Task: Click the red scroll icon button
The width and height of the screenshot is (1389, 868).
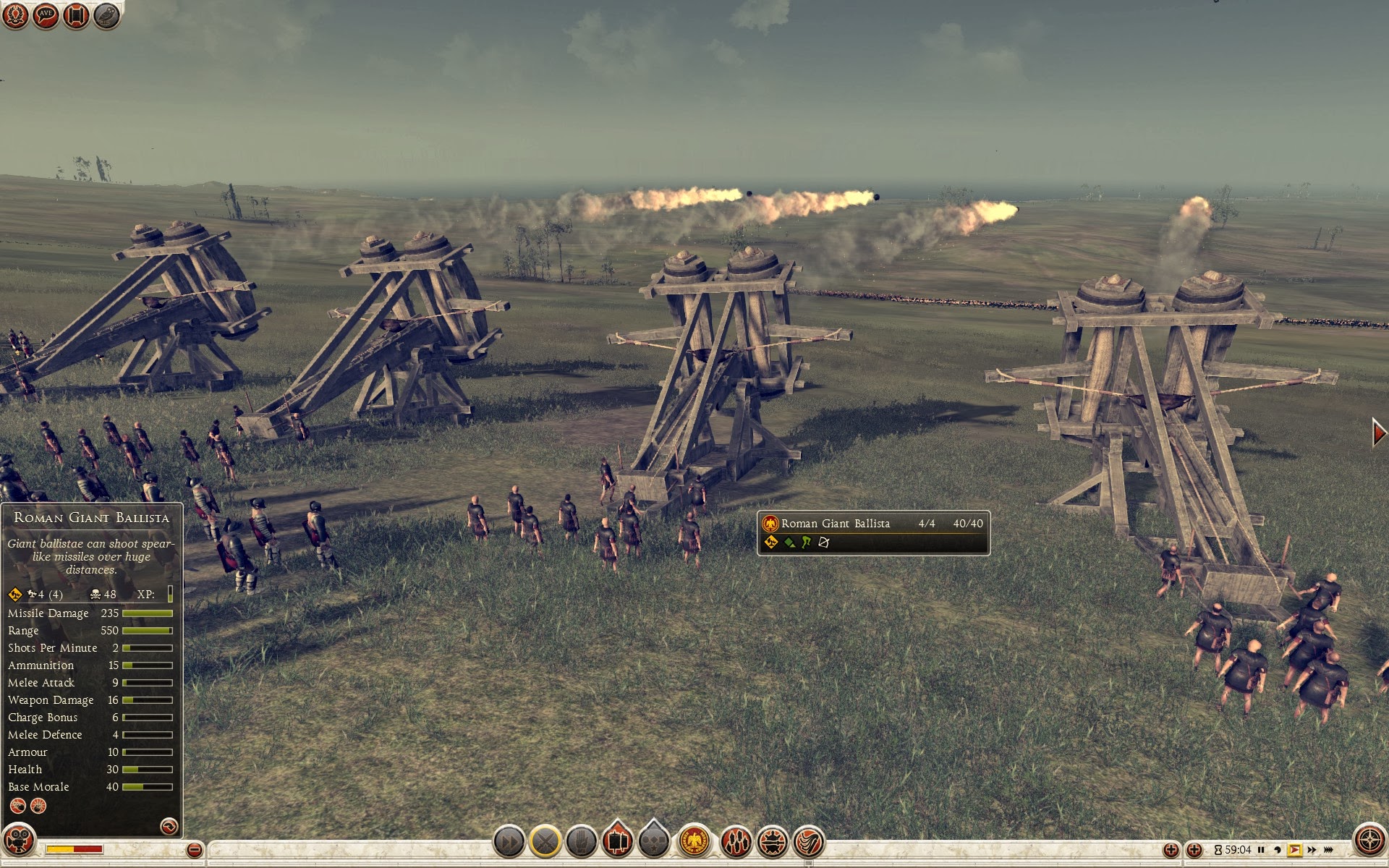Action: coord(76,15)
